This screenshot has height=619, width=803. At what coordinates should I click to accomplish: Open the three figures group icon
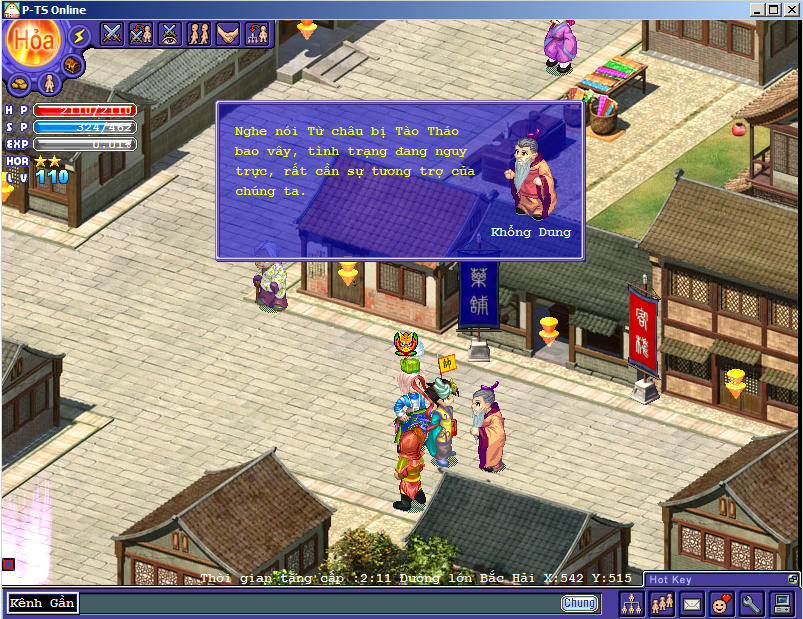click(661, 603)
